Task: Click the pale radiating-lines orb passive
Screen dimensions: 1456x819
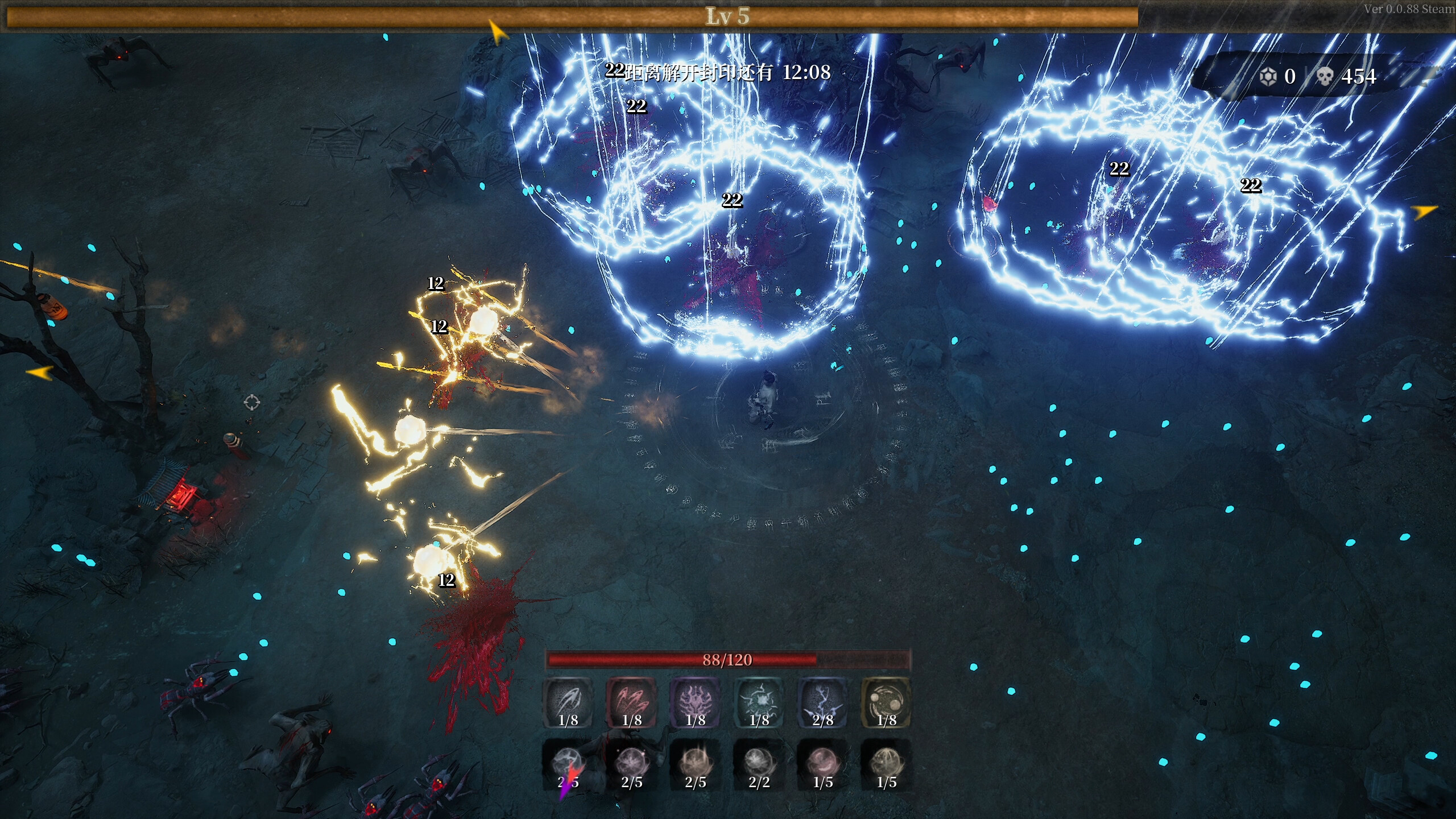Action: [886, 762]
